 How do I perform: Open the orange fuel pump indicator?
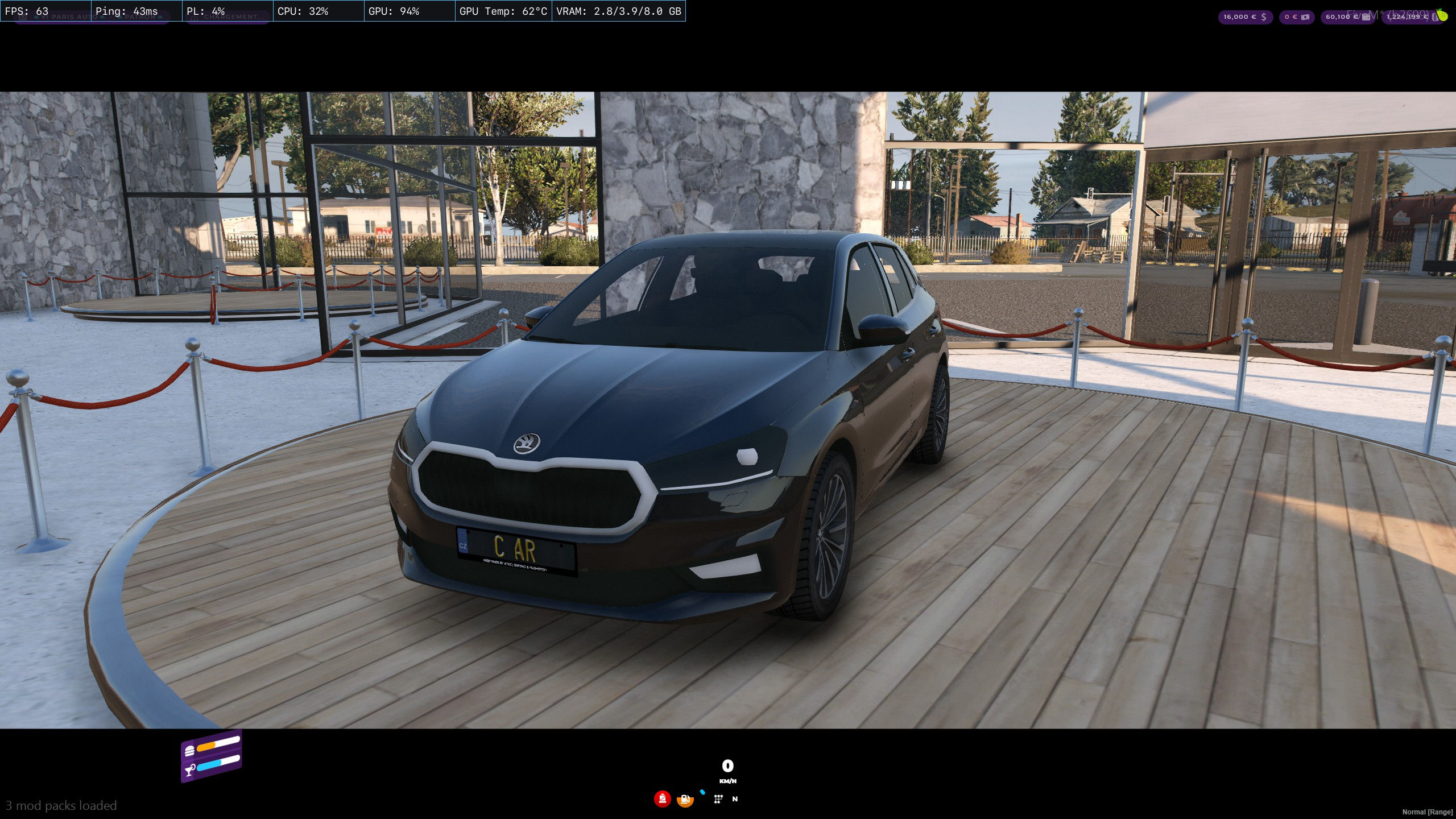click(685, 800)
